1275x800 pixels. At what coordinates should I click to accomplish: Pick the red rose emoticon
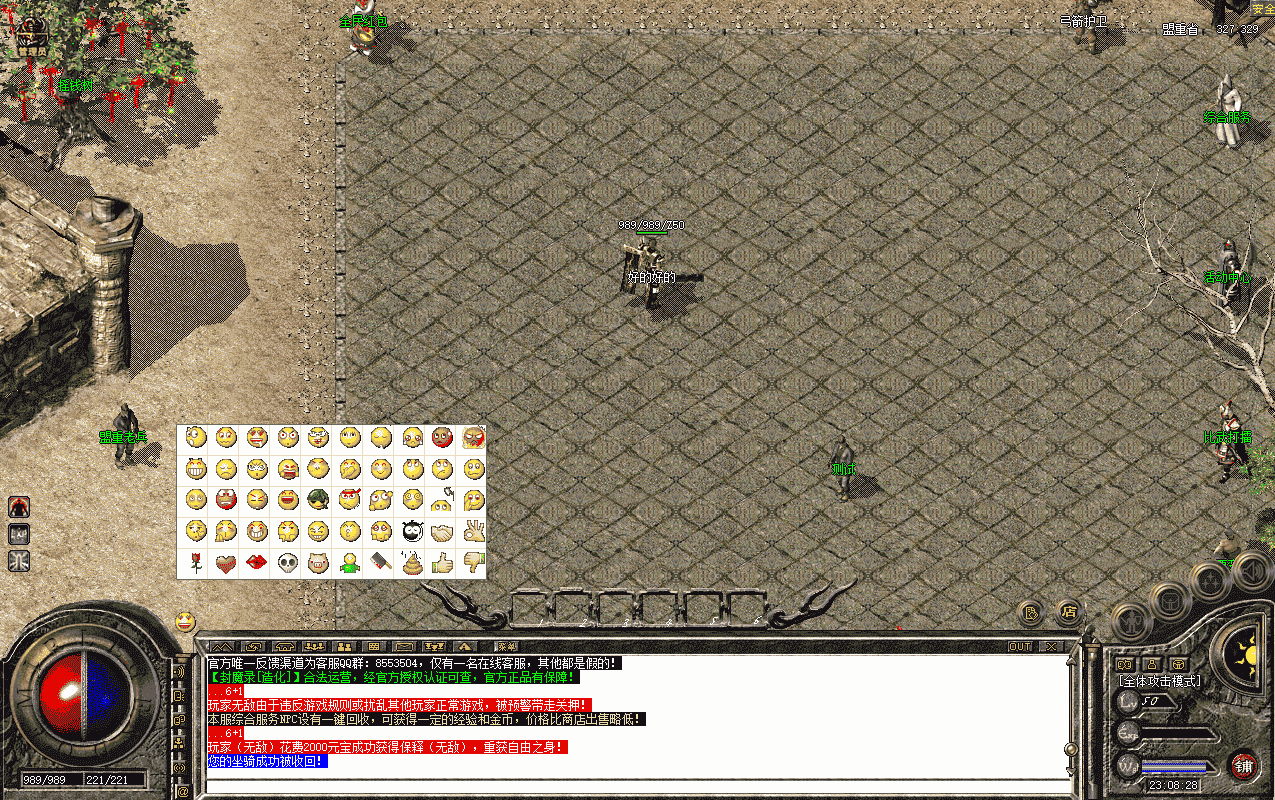coord(195,562)
